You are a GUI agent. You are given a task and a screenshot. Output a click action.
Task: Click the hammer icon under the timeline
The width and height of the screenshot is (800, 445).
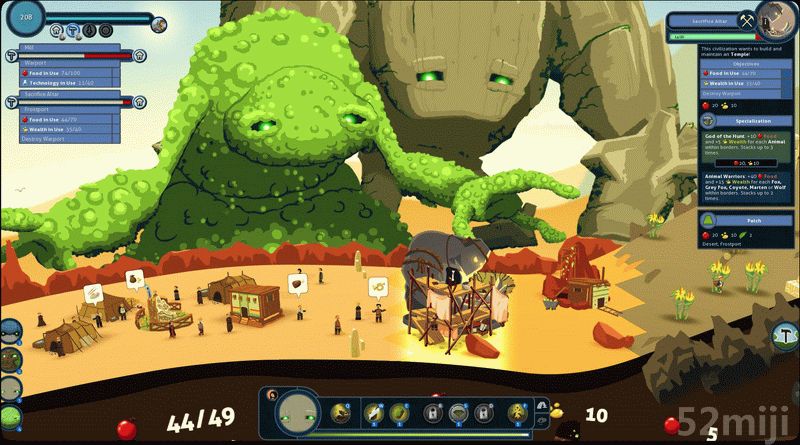74,30
